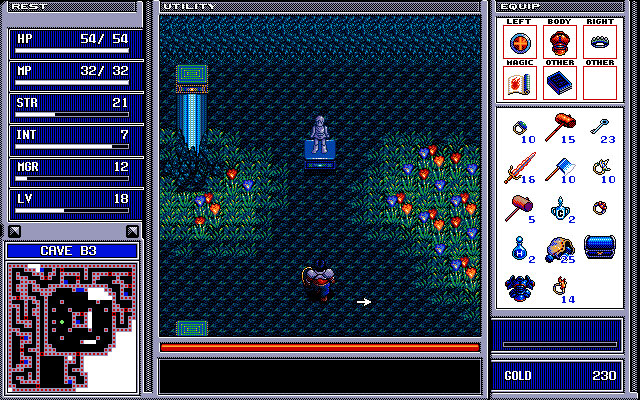The image size is (640, 400).
Task: Select the blue treasure chest item
Action: (600, 246)
